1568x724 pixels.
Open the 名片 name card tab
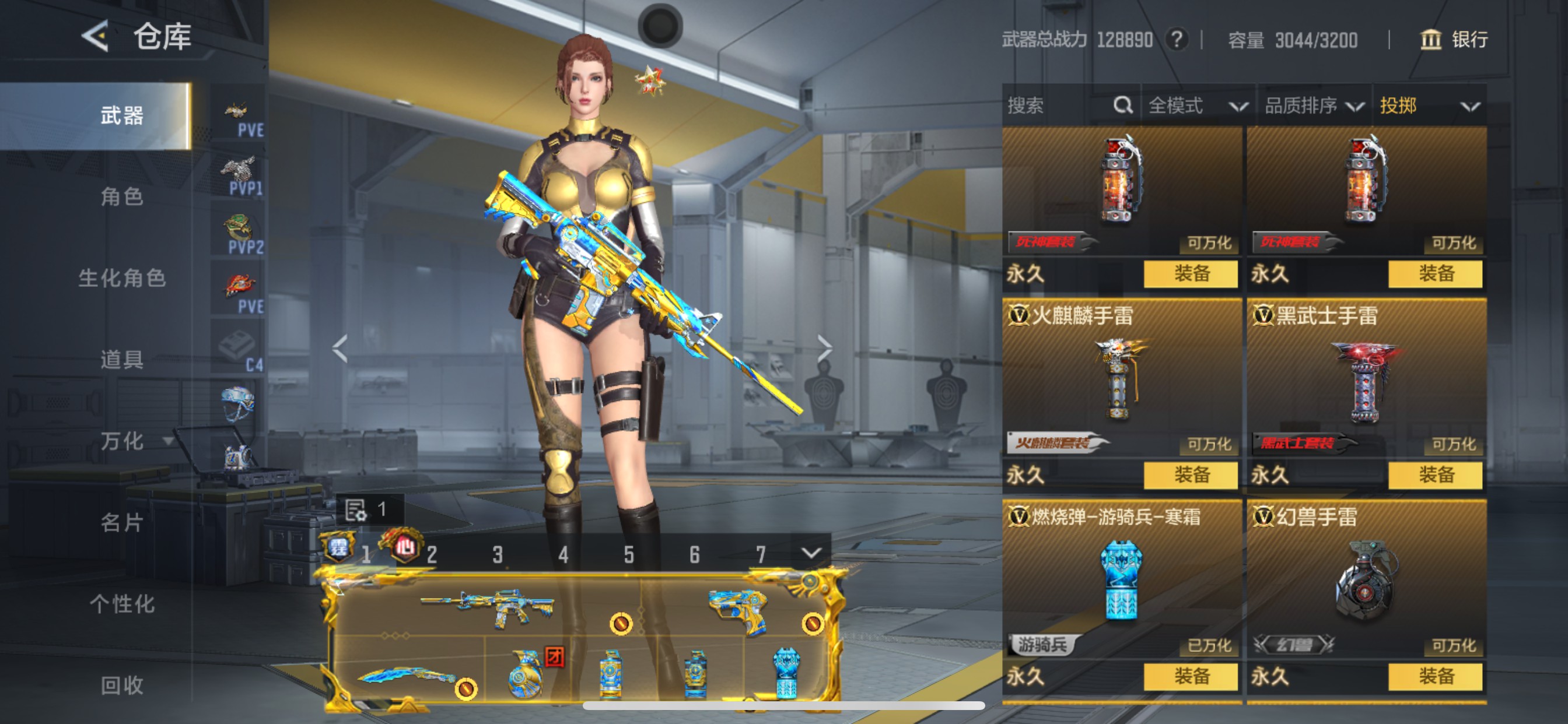[x=122, y=522]
